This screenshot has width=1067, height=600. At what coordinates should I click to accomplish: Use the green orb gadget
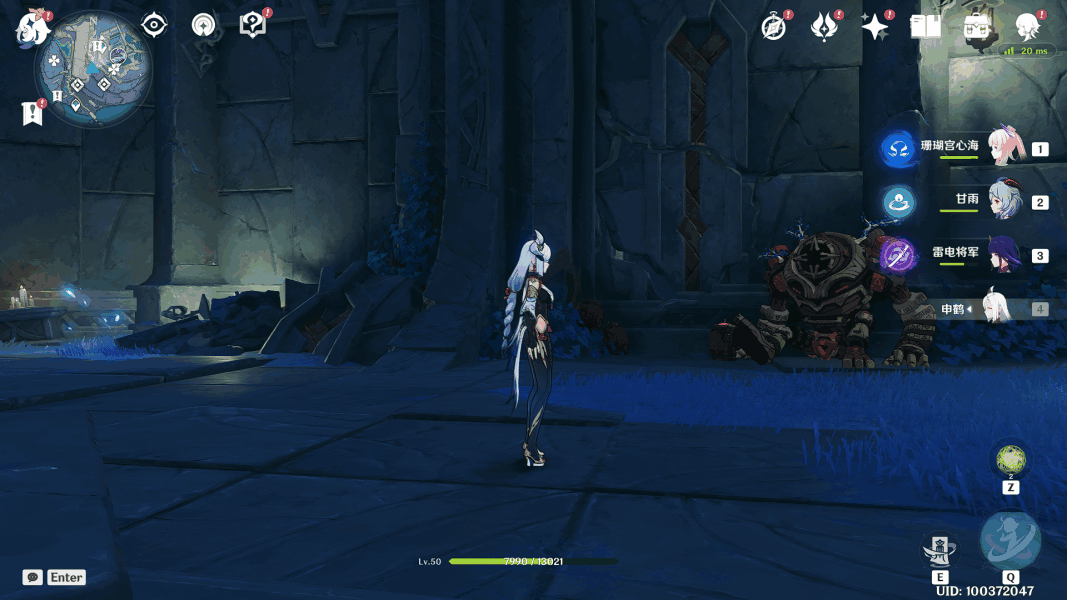pos(1011,461)
